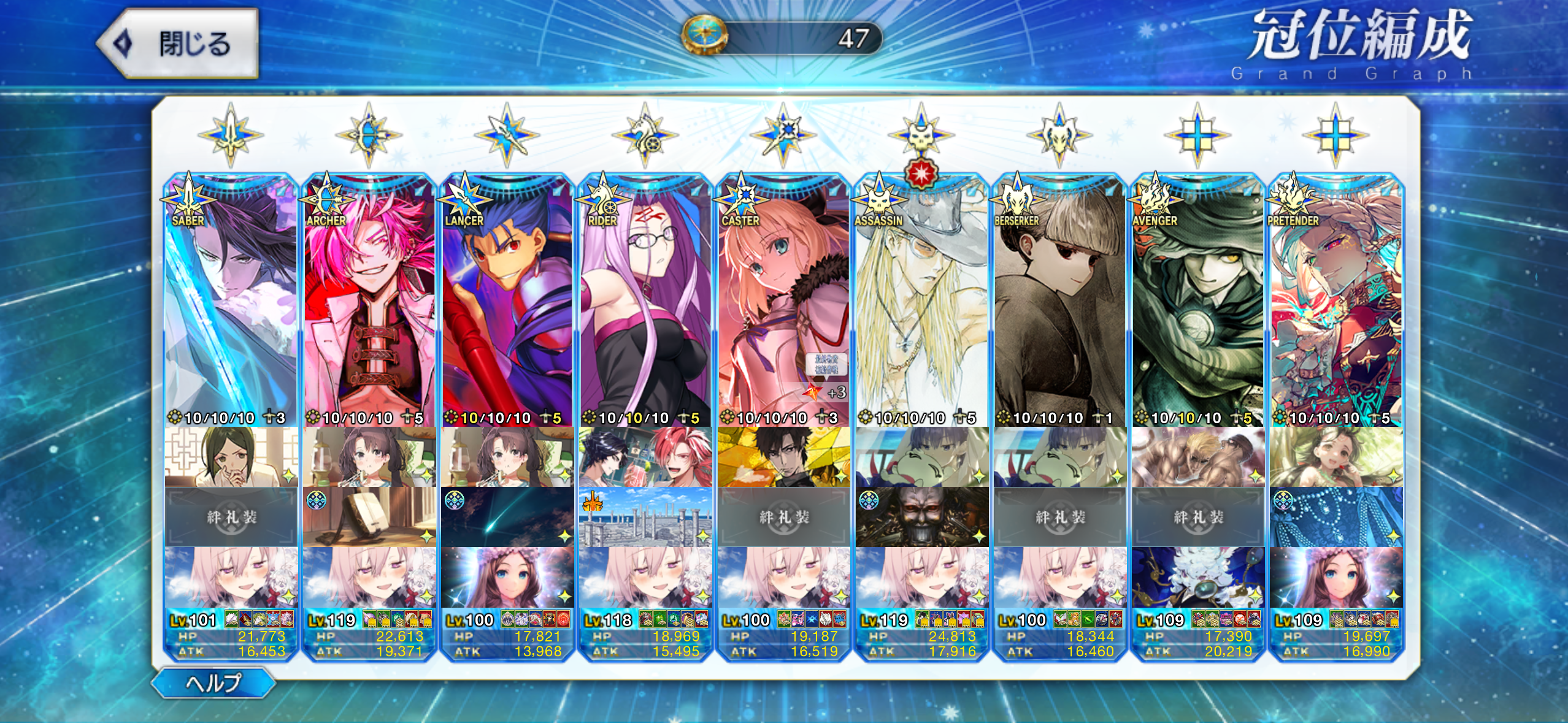Select the skull-faced craft essence under Assassin
The image size is (1568, 723).
point(921,517)
